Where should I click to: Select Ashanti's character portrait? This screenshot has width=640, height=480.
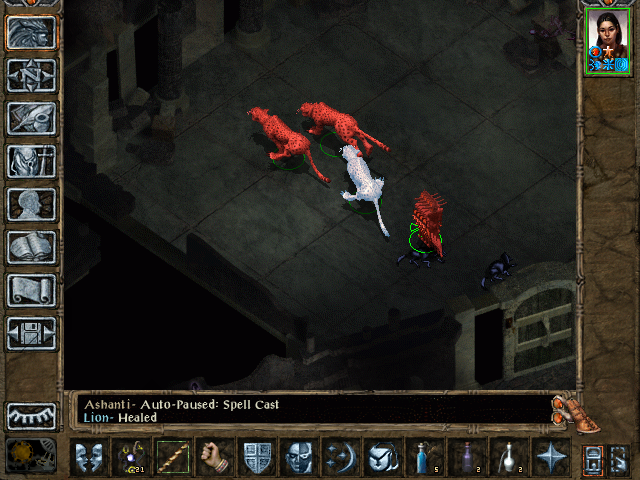(x=607, y=43)
